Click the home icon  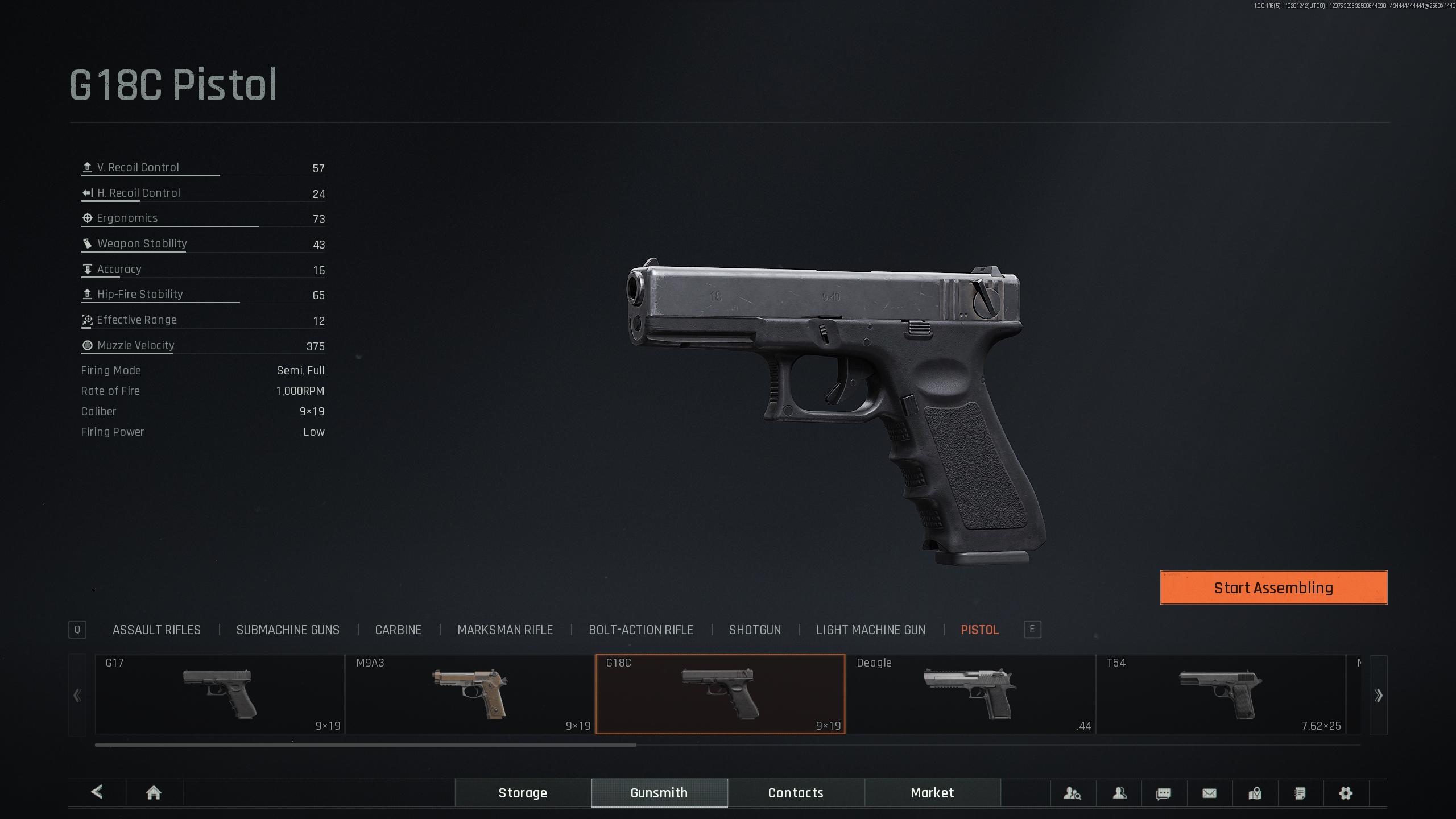coord(154,793)
